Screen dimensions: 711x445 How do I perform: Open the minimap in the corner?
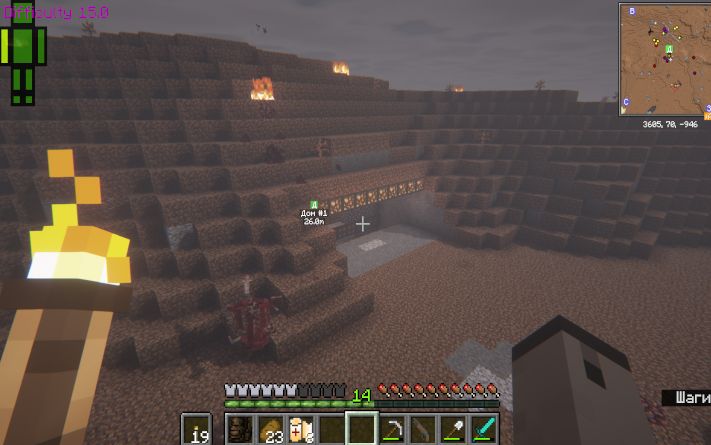coord(664,59)
